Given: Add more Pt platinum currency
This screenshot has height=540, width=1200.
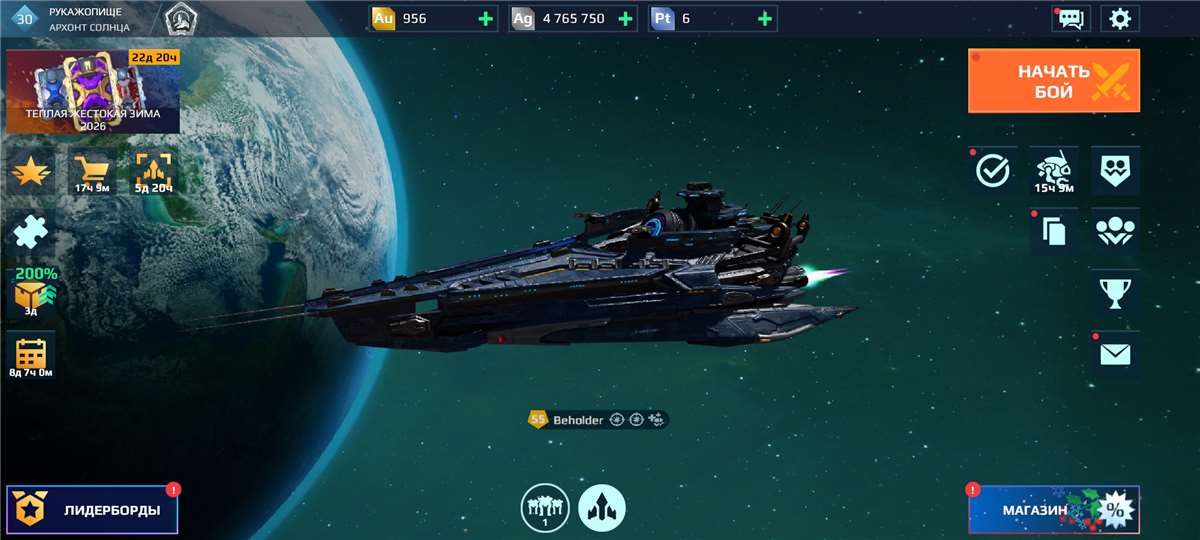Looking at the screenshot, I should click(765, 18).
